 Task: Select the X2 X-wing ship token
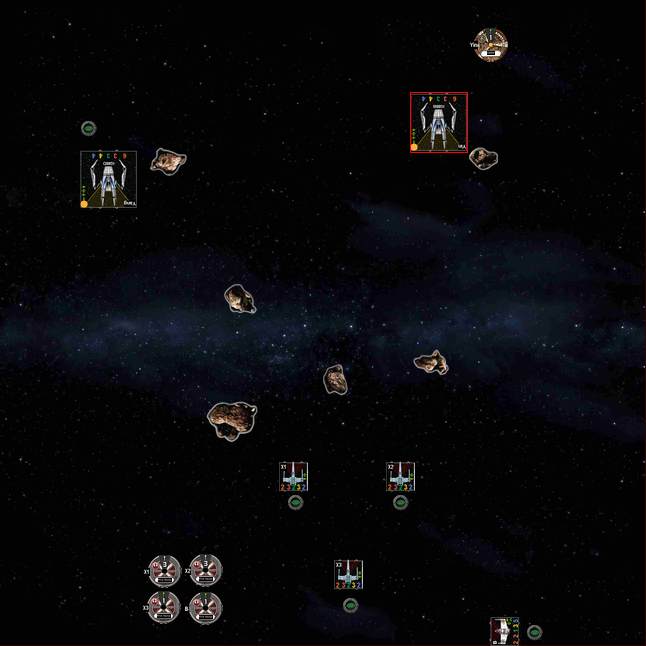[x=400, y=477]
